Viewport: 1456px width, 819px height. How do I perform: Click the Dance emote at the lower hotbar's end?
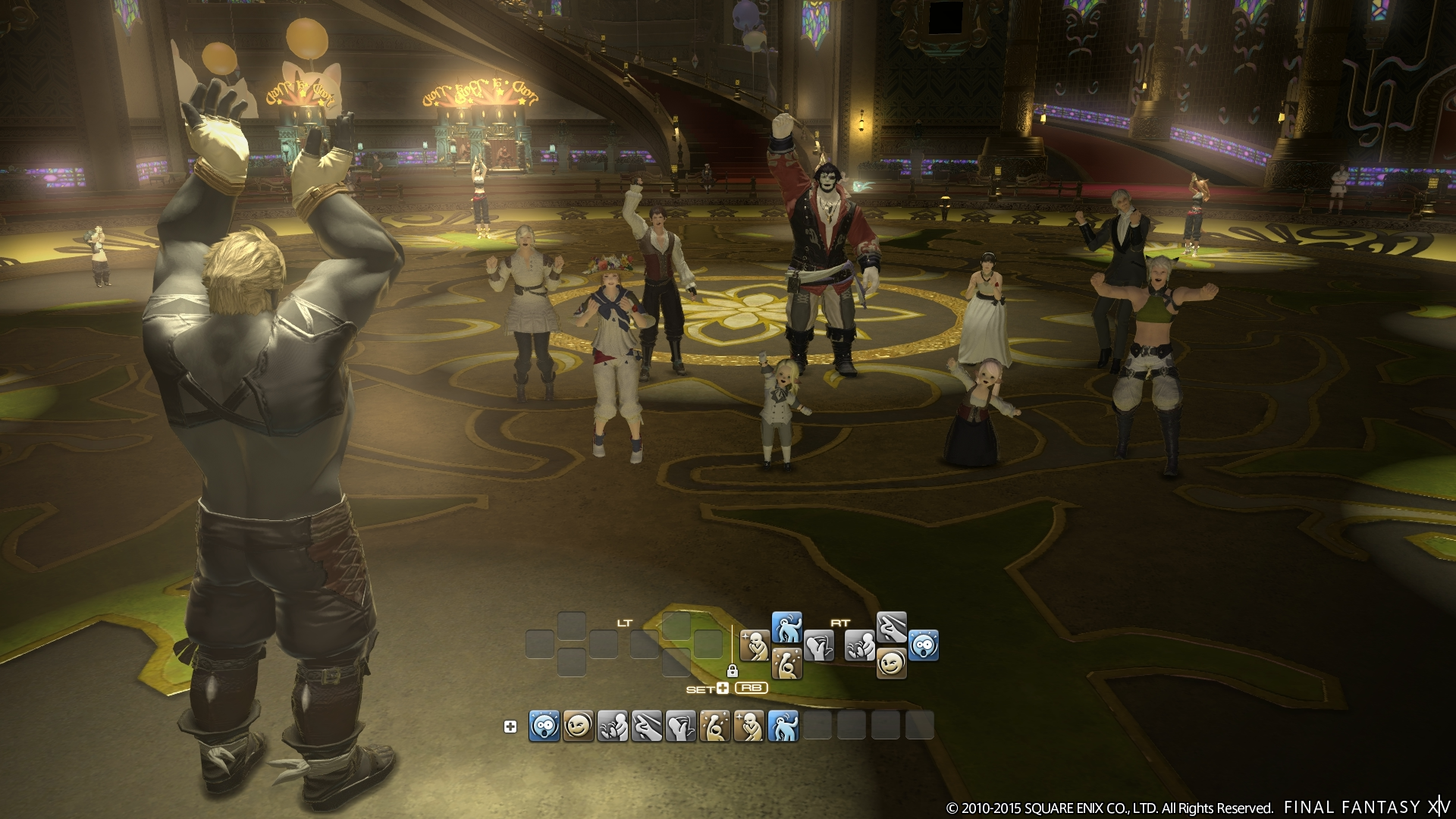pyautogui.click(x=783, y=726)
